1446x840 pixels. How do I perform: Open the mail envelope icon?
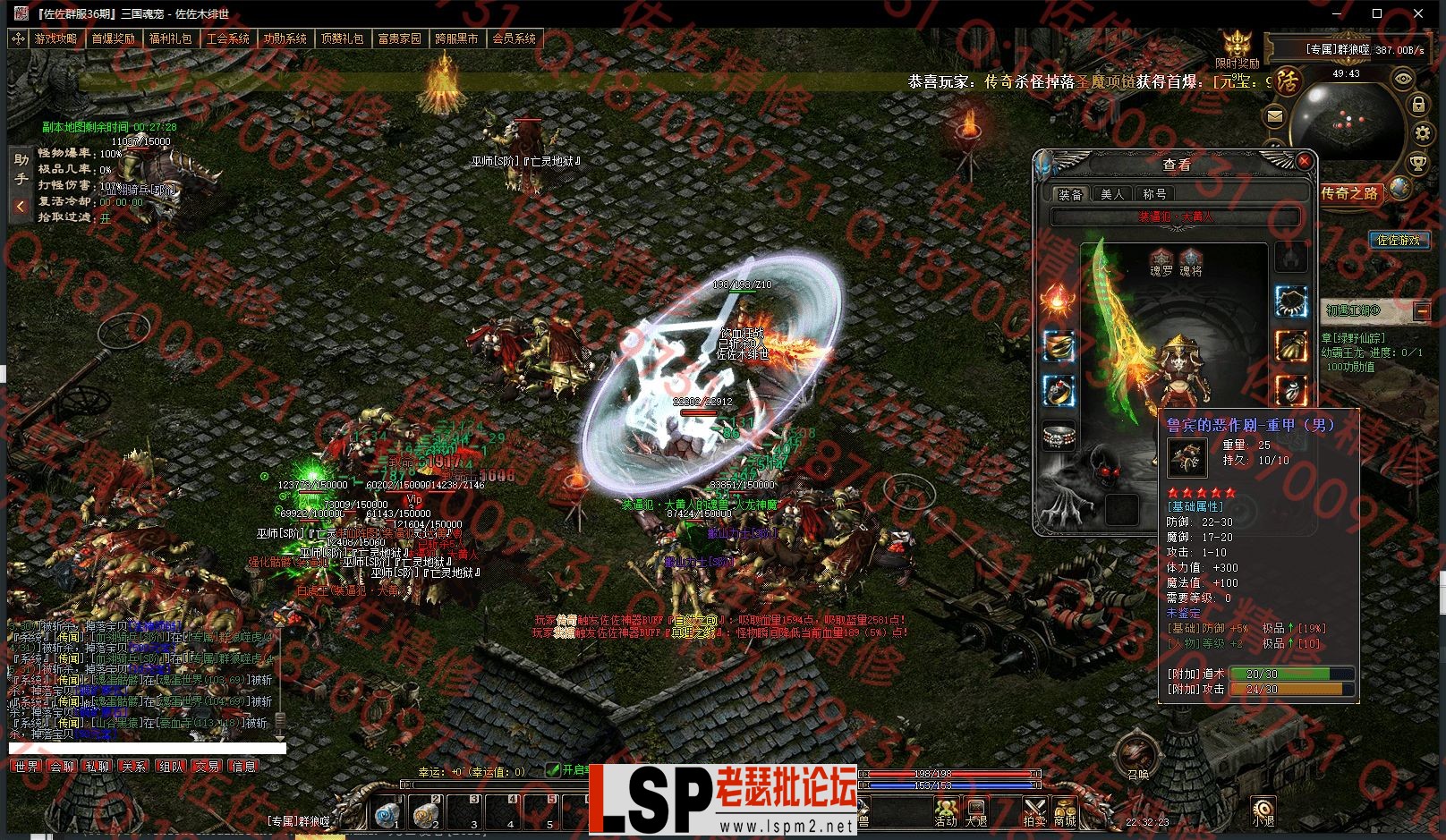[1275, 115]
